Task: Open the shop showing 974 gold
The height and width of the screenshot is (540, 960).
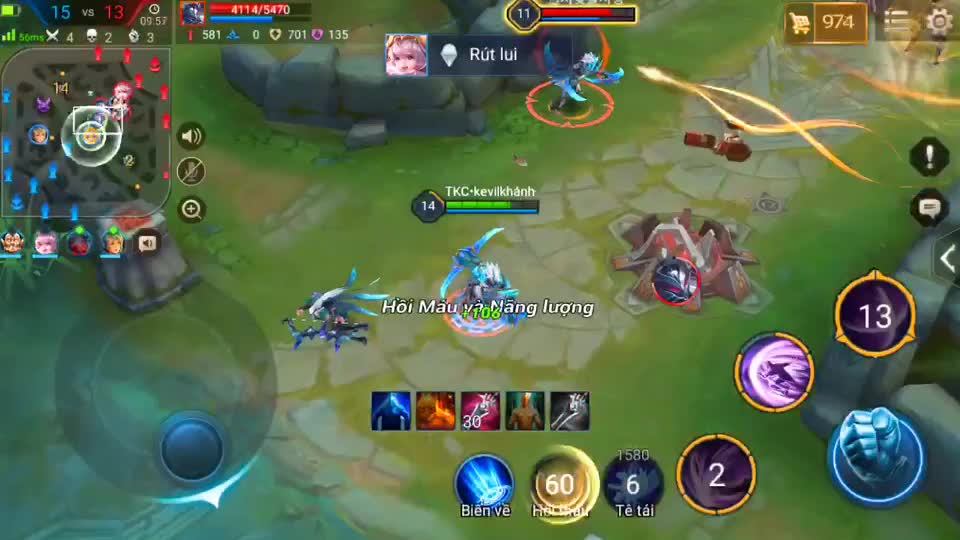Action: coord(826,23)
